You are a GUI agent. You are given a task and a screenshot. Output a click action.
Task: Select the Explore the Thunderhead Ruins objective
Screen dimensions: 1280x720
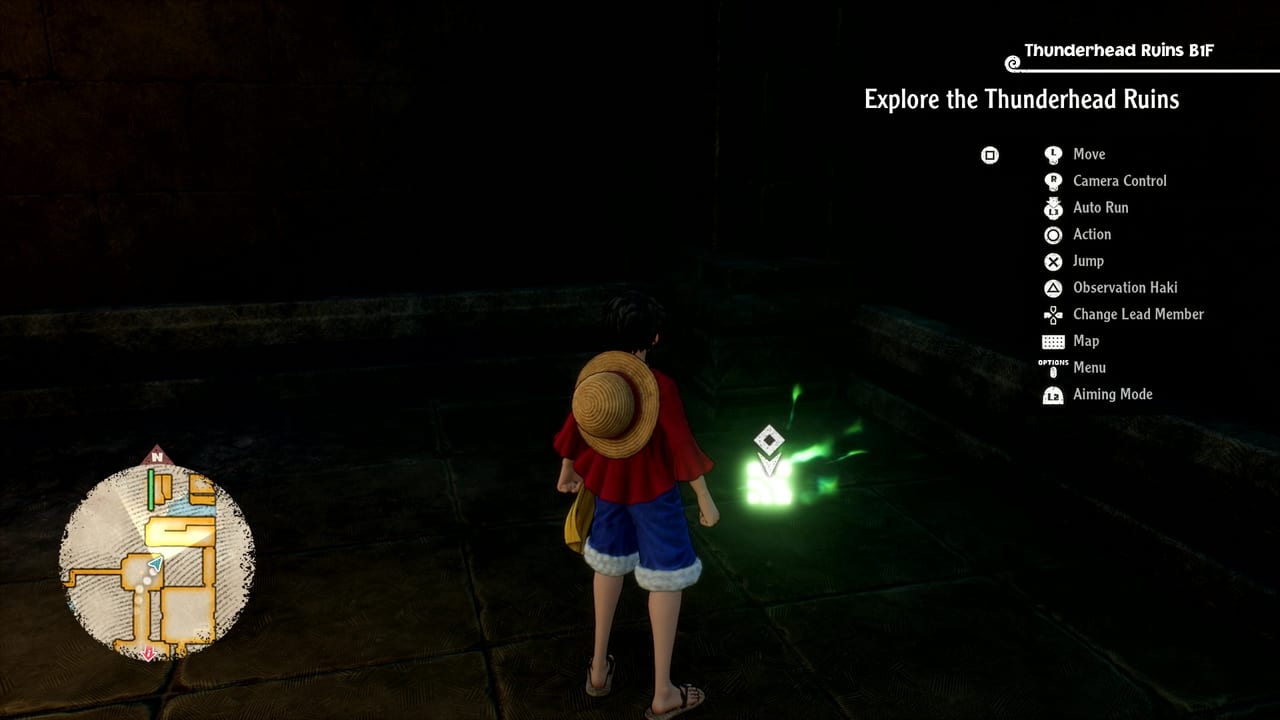pyautogui.click(x=1021, y=99)
